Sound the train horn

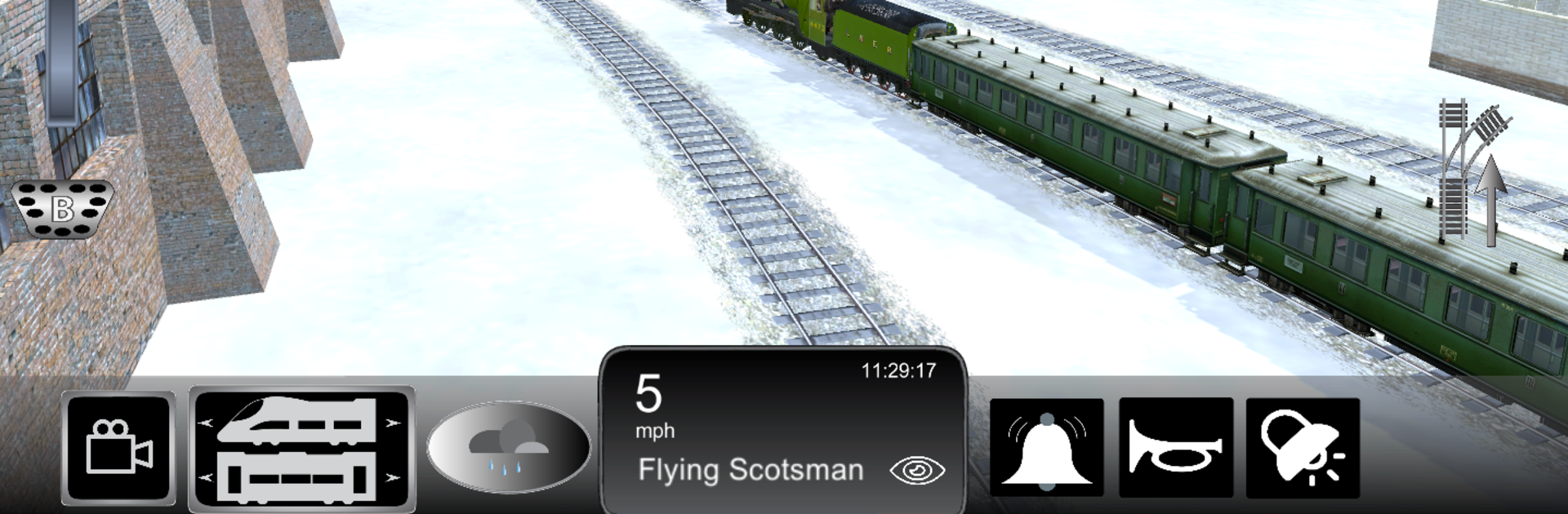point(1175,448)
